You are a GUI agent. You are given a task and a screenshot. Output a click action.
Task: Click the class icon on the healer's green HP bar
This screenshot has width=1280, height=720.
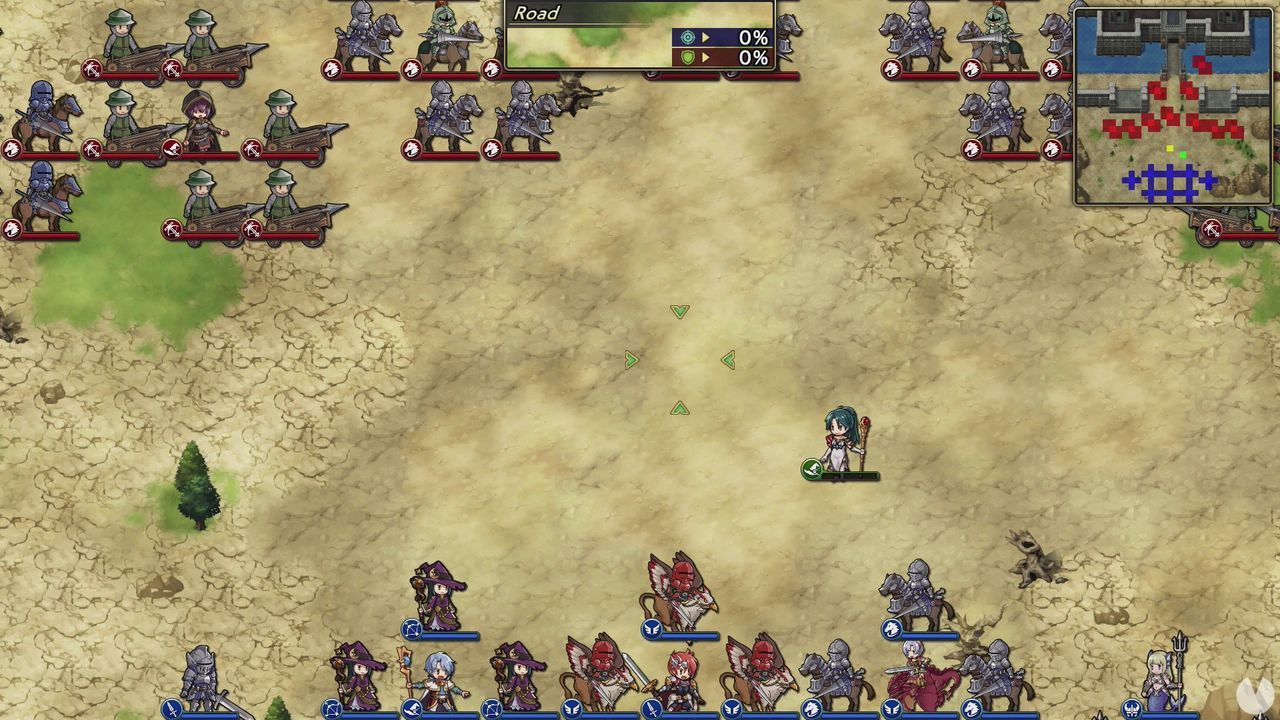coord(811,469)
